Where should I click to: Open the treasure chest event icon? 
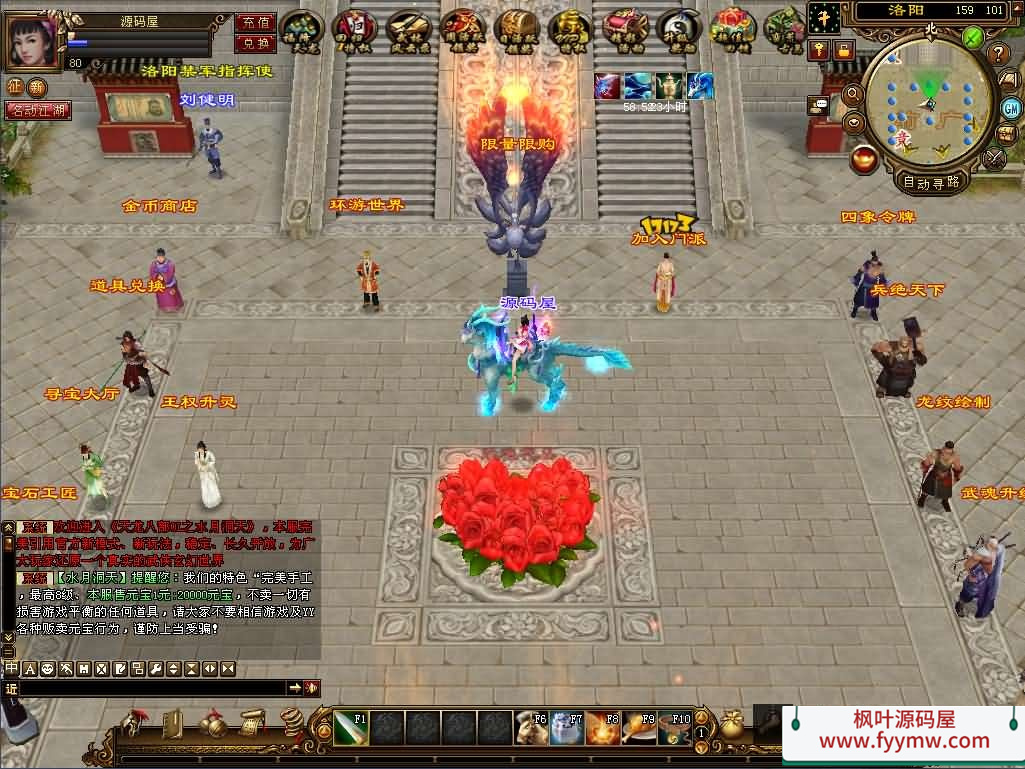pyautogui.click(x=517, y=26)
